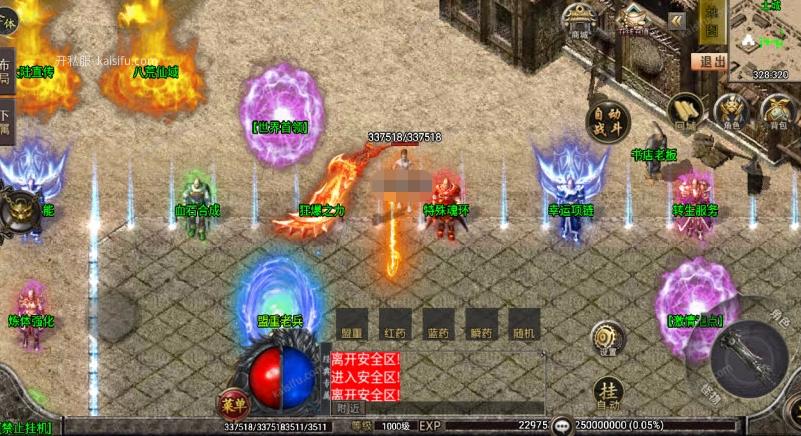801x436 pixels.
Task: Collapse the top icon bar with the arrow
Action: 677,19
